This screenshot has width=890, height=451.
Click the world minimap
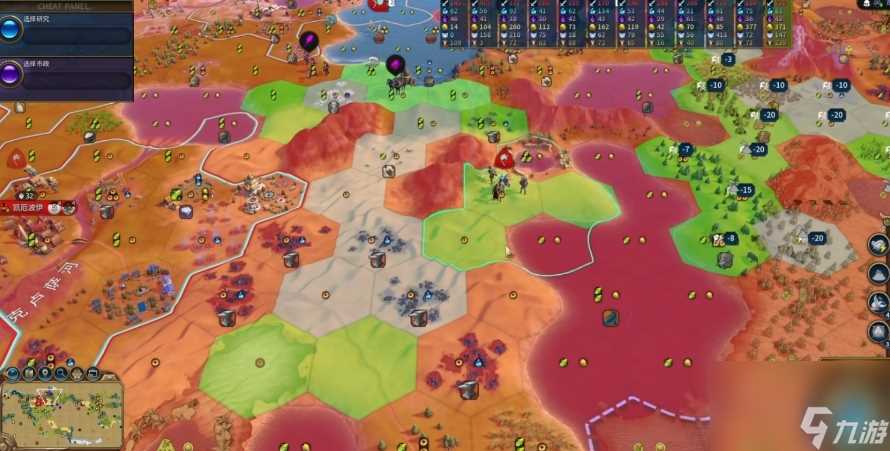click(x=61, y=412)
